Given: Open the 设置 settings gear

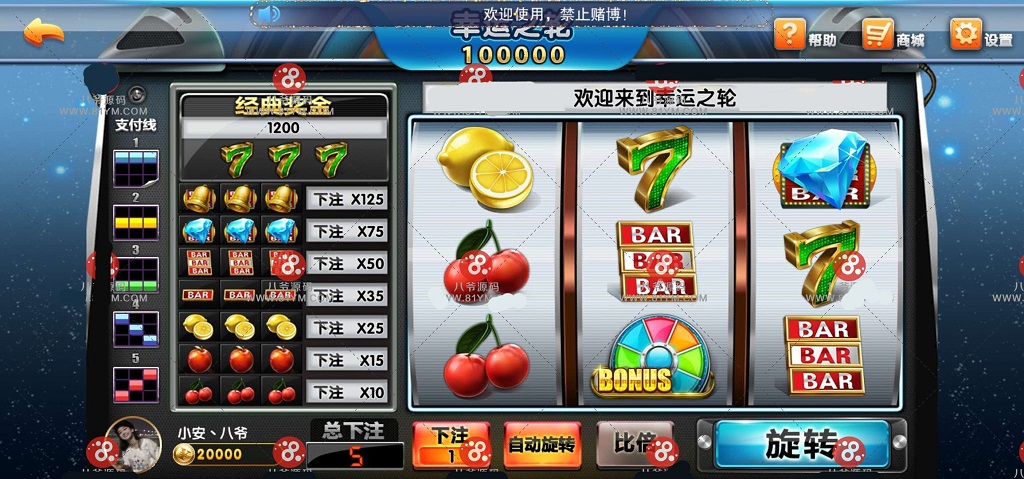Looking at the screenshot, I should point(980,36).
